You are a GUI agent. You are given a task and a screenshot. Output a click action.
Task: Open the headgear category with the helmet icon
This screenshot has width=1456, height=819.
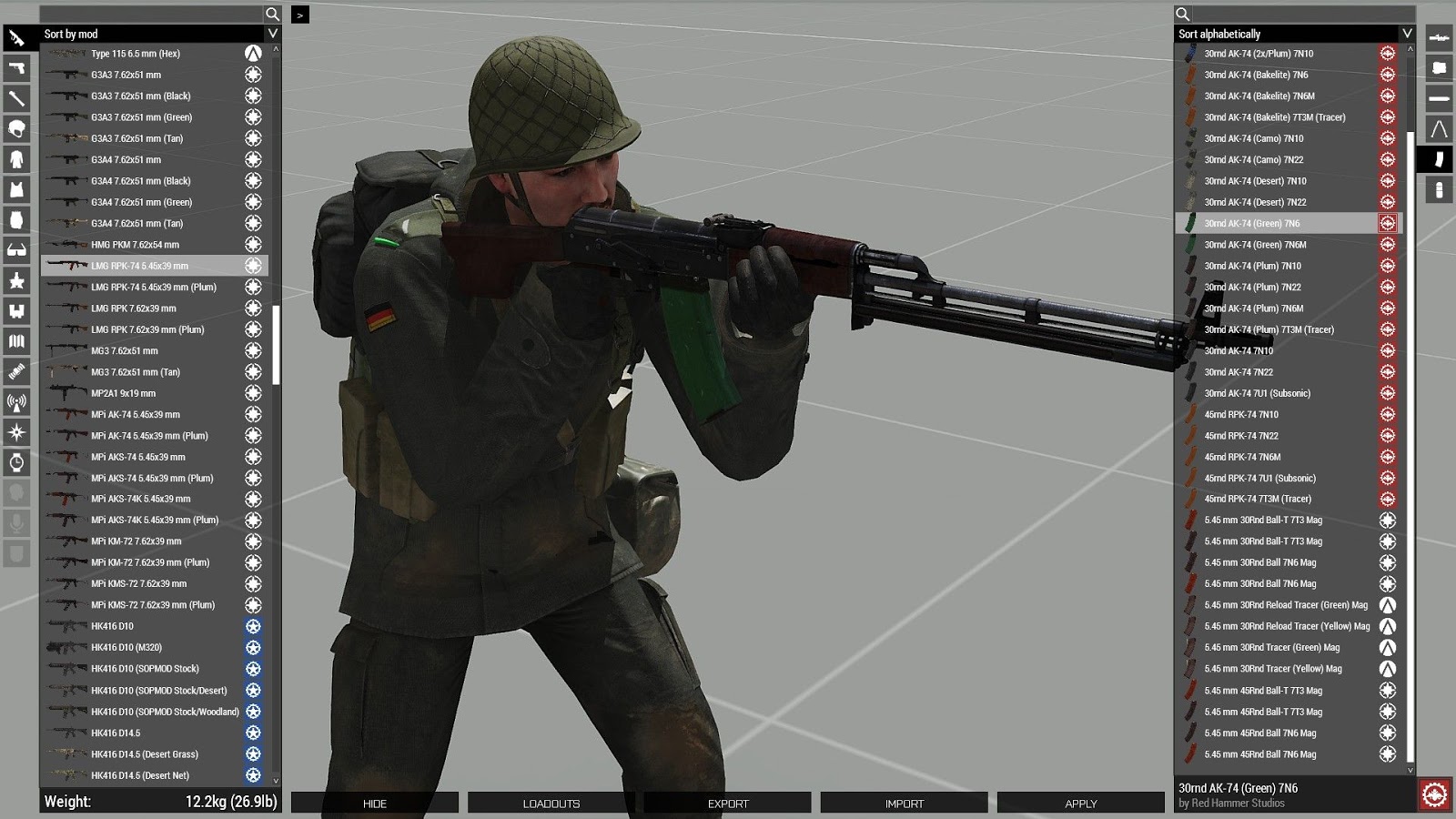click(15, 127)
